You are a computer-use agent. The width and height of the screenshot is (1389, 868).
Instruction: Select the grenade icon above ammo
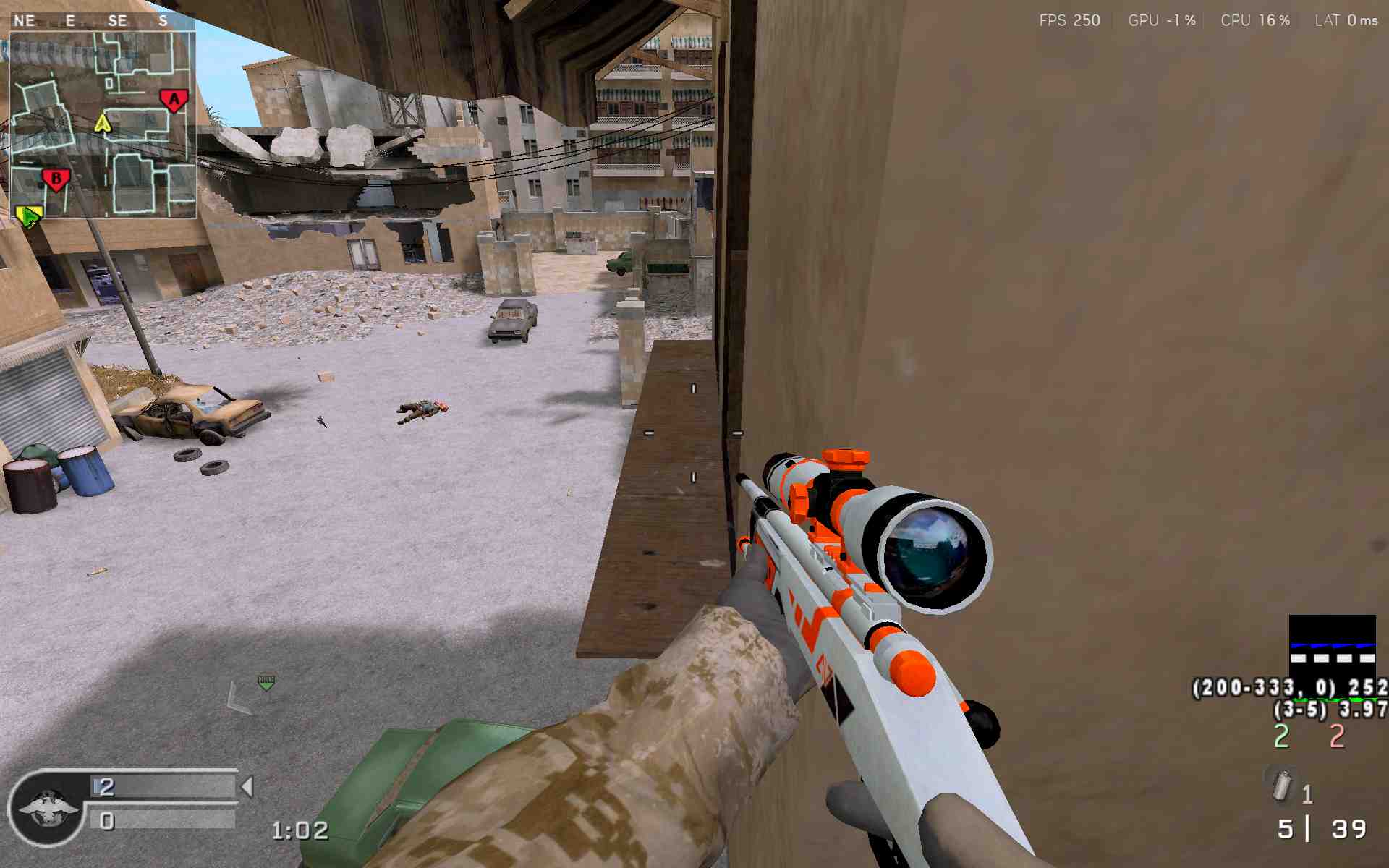(x=1282, y=784)
